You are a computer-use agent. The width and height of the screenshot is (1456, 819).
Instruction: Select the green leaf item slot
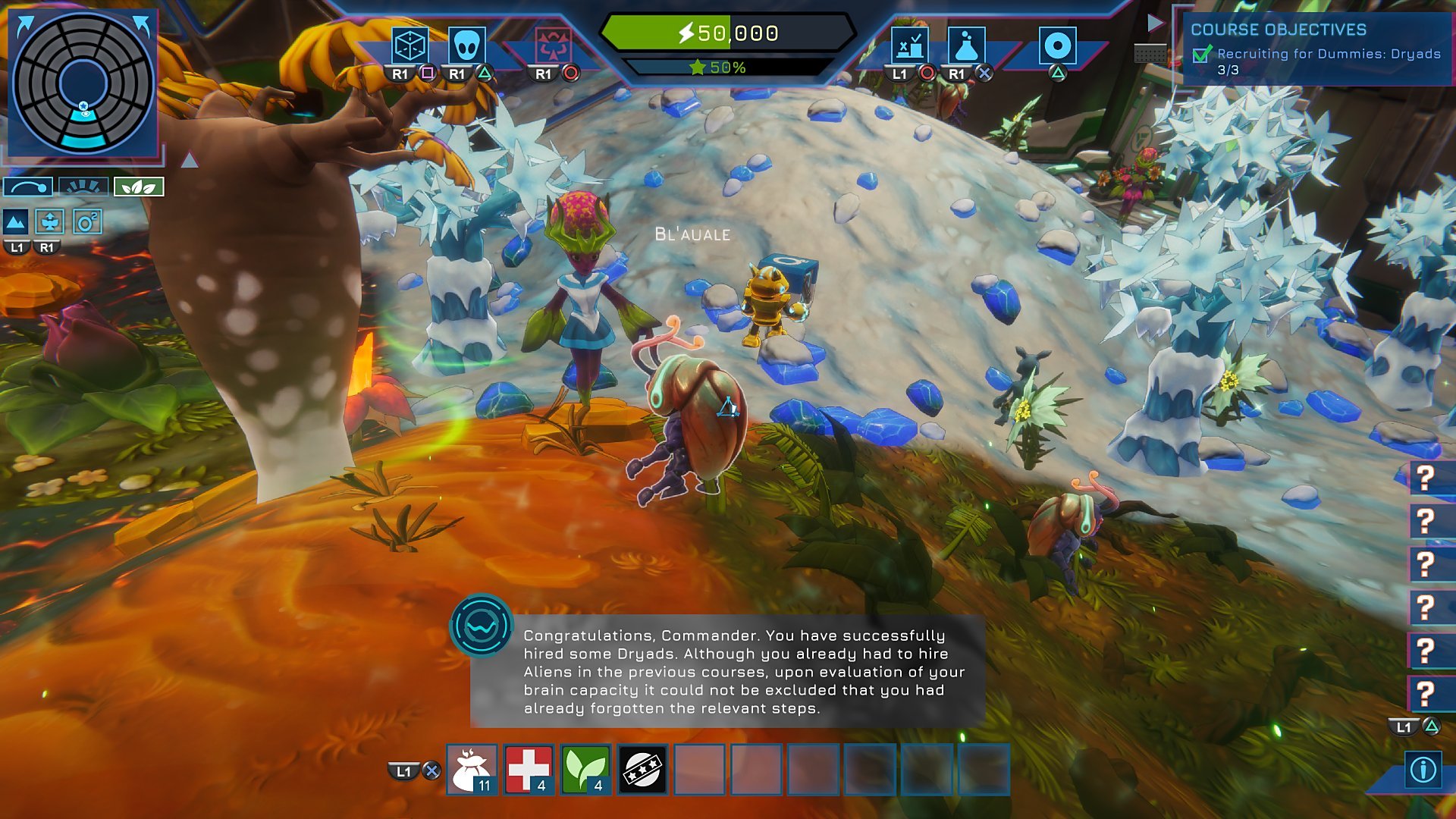tap(585, 770)
